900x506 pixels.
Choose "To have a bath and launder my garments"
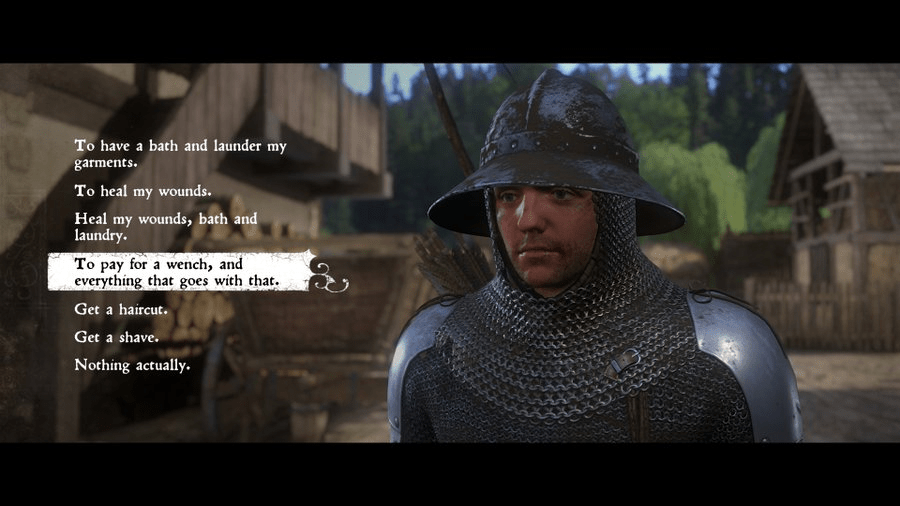[180, 153]
